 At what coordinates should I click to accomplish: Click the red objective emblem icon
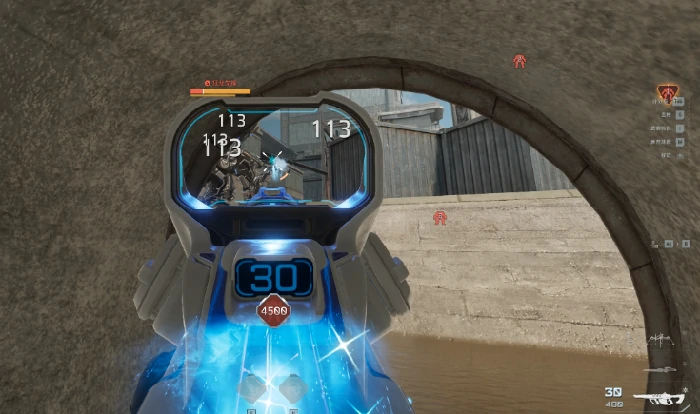coord(667,94)
